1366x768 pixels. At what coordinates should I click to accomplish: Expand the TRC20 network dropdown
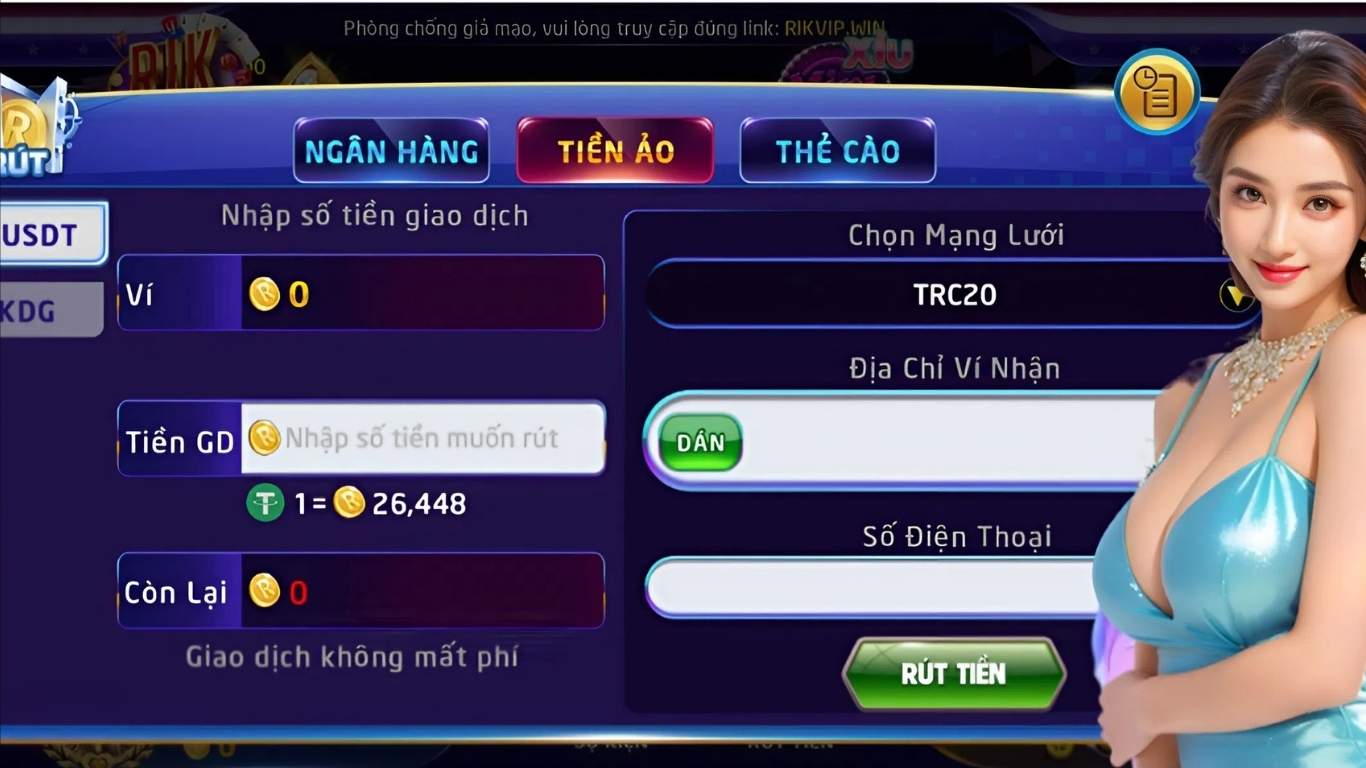[x=1235, y=295]
